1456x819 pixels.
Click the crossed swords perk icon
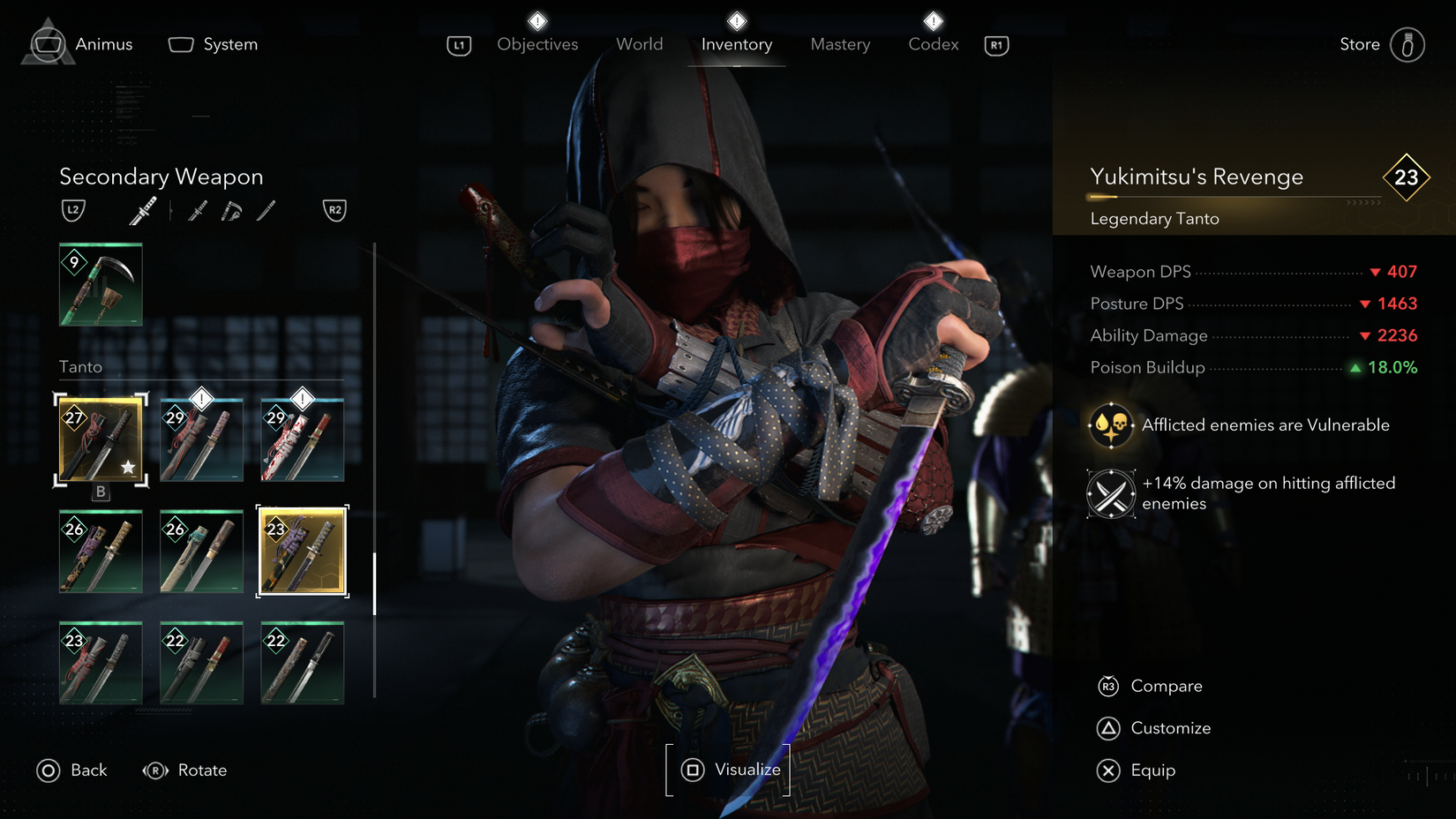pyautogui.click(x=1110, y=493)
